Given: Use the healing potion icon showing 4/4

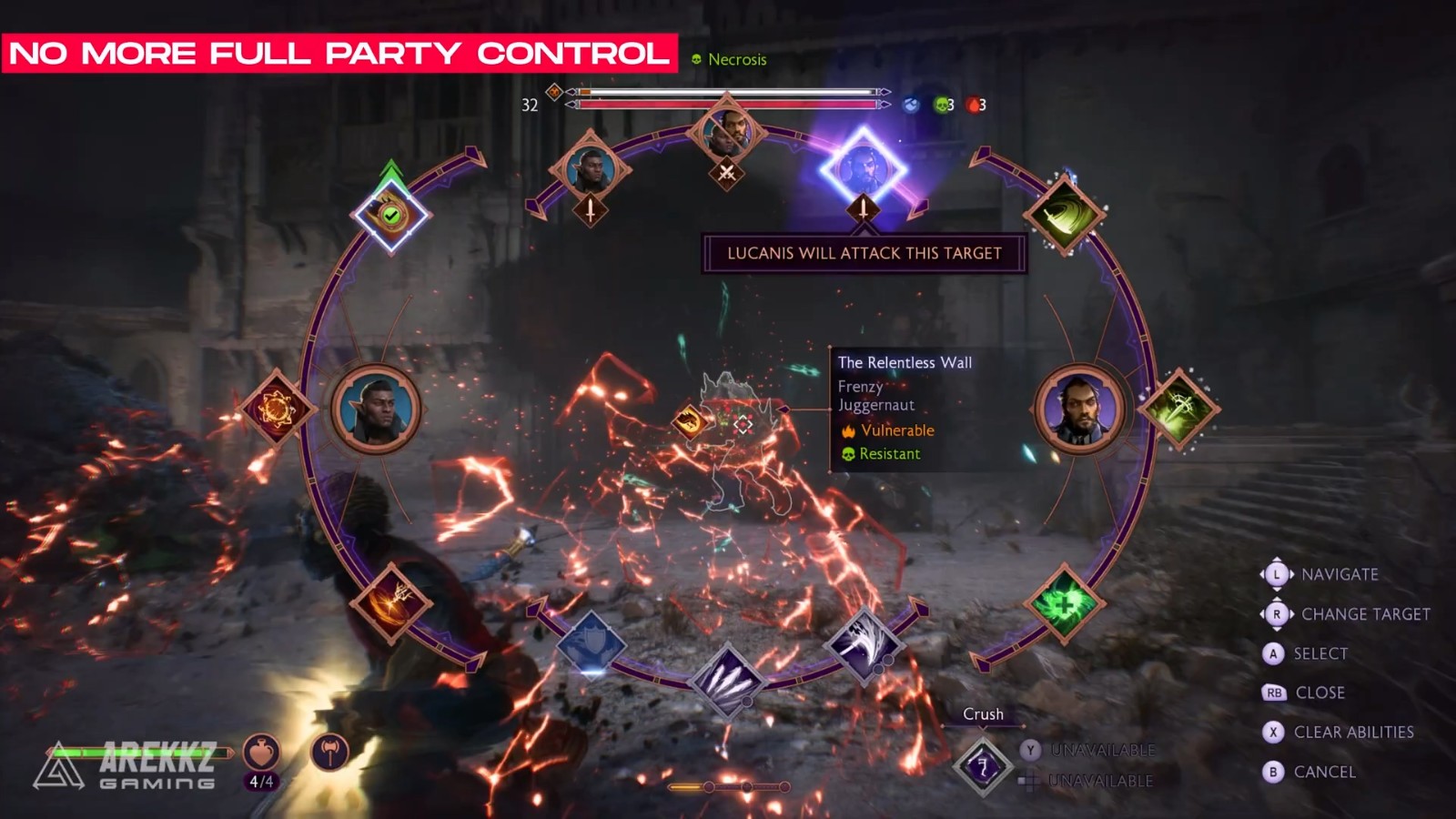Looking at the screenshot, I should [x=261, y=753].
